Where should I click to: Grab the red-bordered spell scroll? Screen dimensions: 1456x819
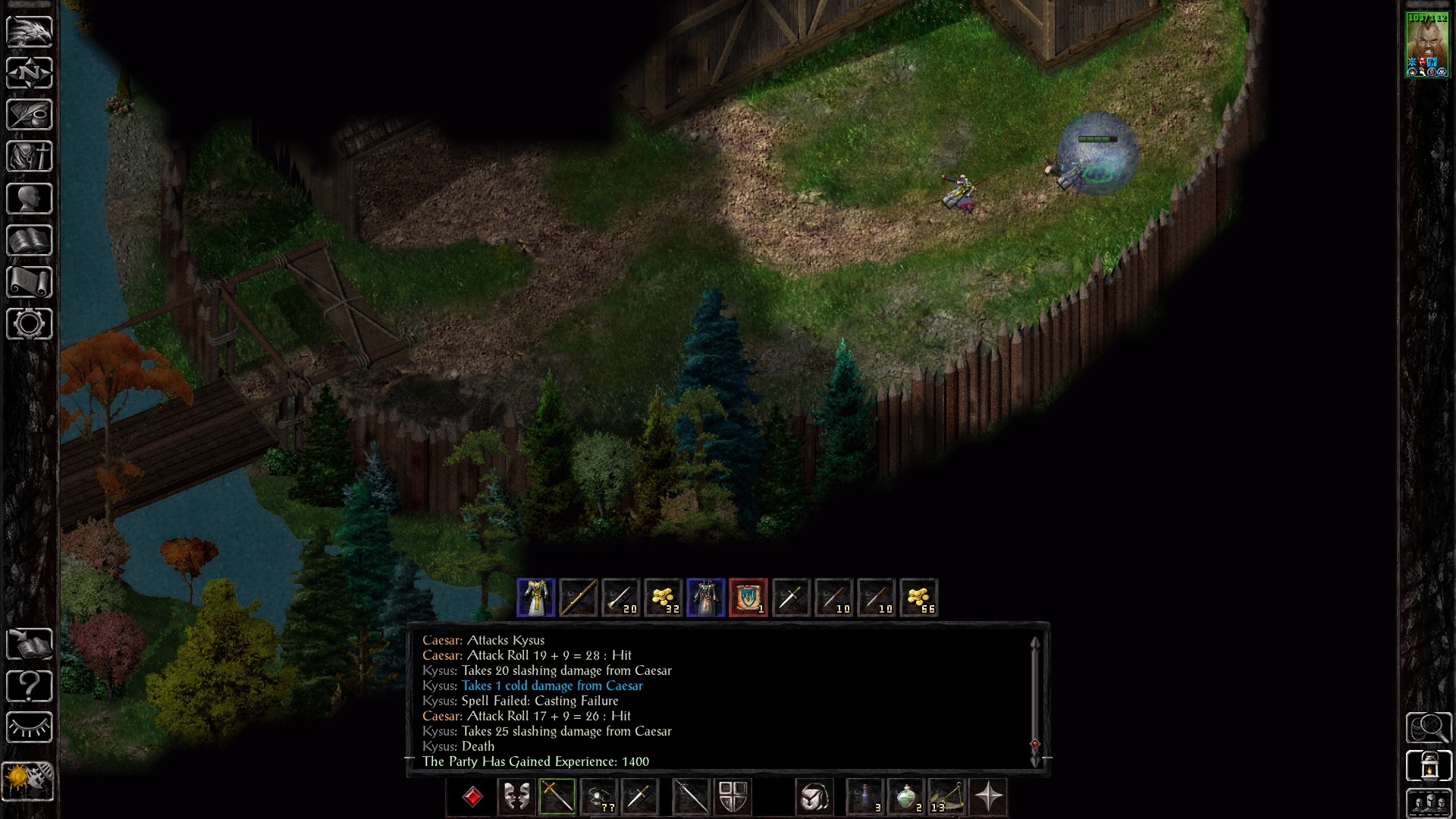pyautogui.click(x=748, y=598)
